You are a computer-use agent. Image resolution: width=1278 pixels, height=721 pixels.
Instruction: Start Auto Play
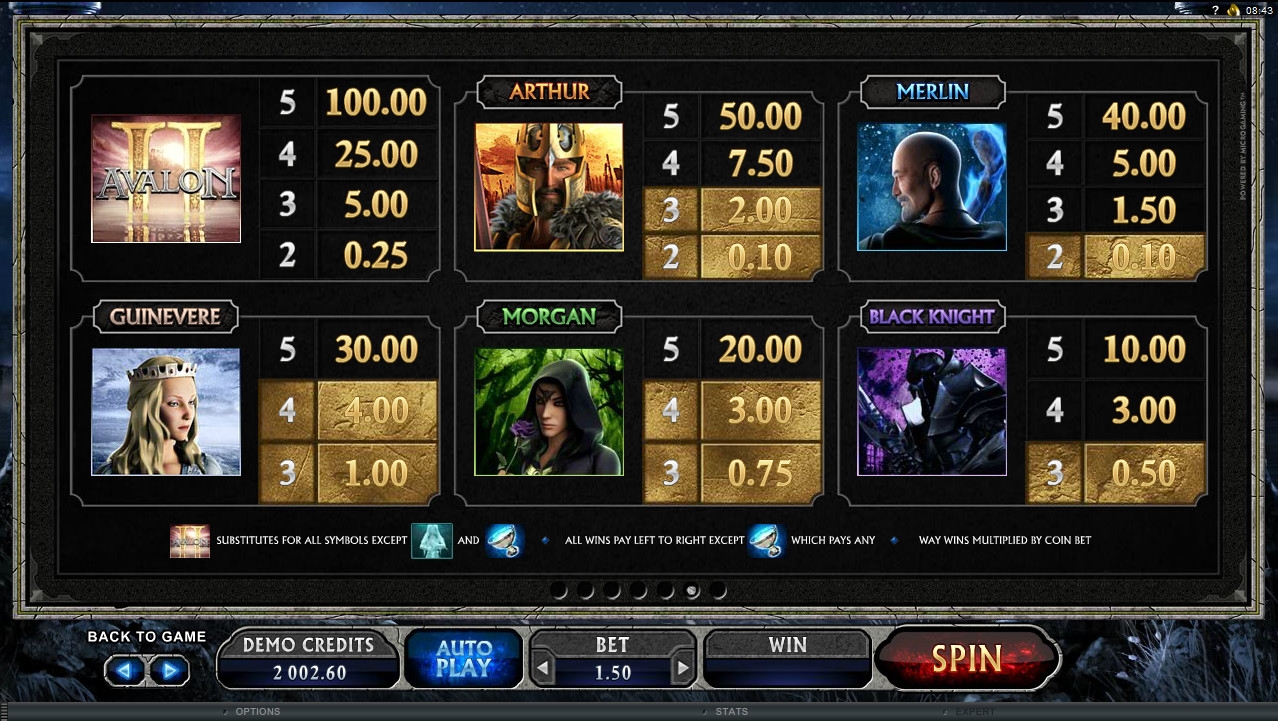tap(463, 659)
